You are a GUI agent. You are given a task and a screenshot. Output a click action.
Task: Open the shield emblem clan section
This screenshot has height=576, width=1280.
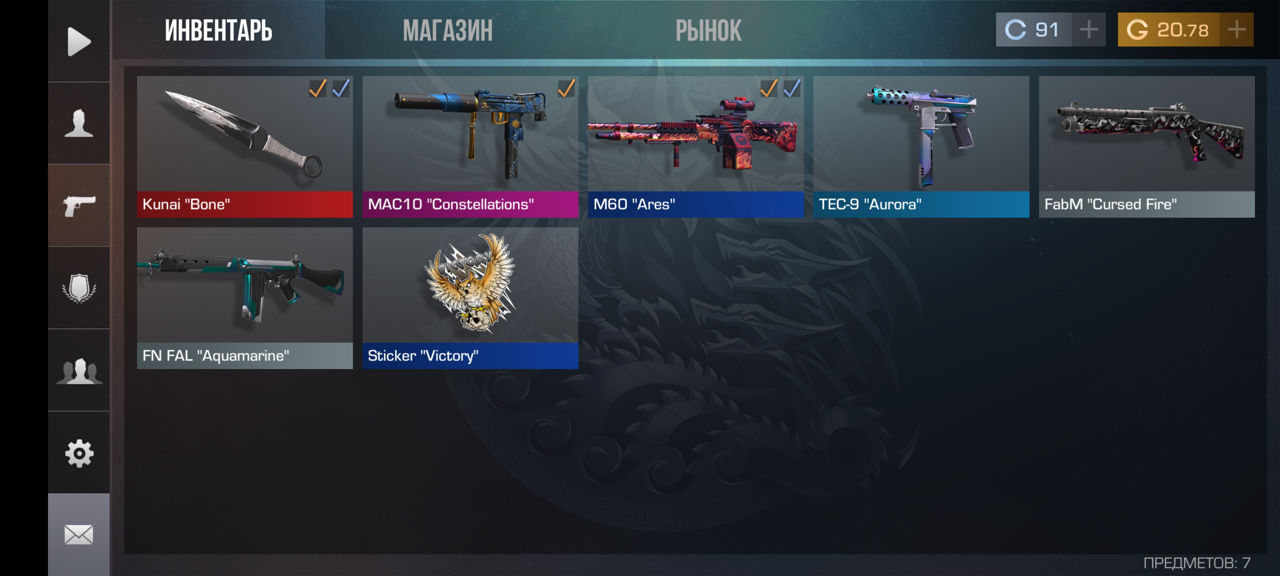(79, 288)
